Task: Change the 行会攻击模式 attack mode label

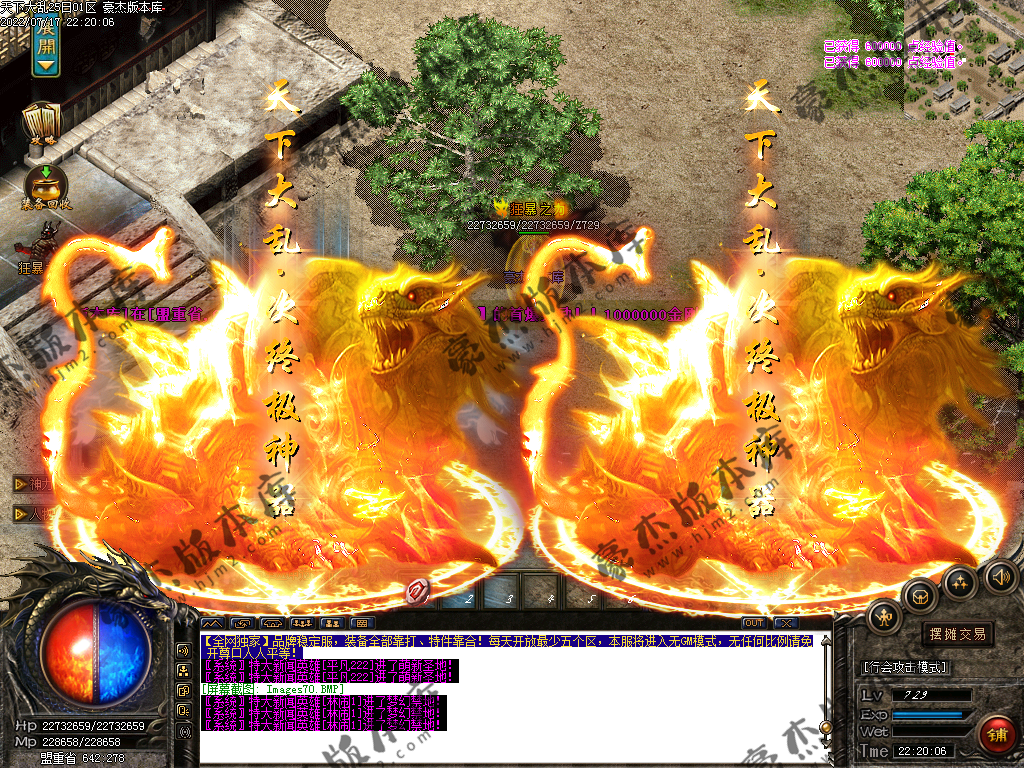Action: (x=905, y=667)
